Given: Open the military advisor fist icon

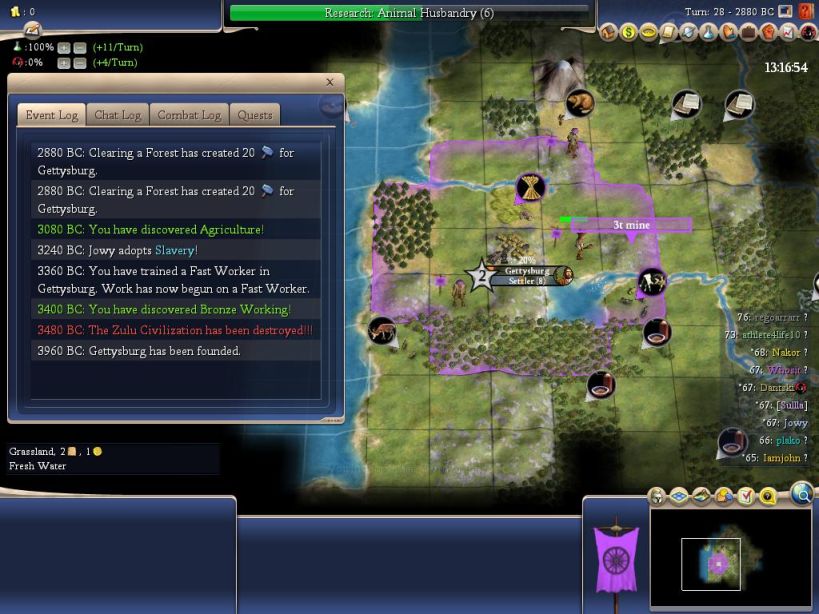Looking at the screenshot, I should [769, 33].
